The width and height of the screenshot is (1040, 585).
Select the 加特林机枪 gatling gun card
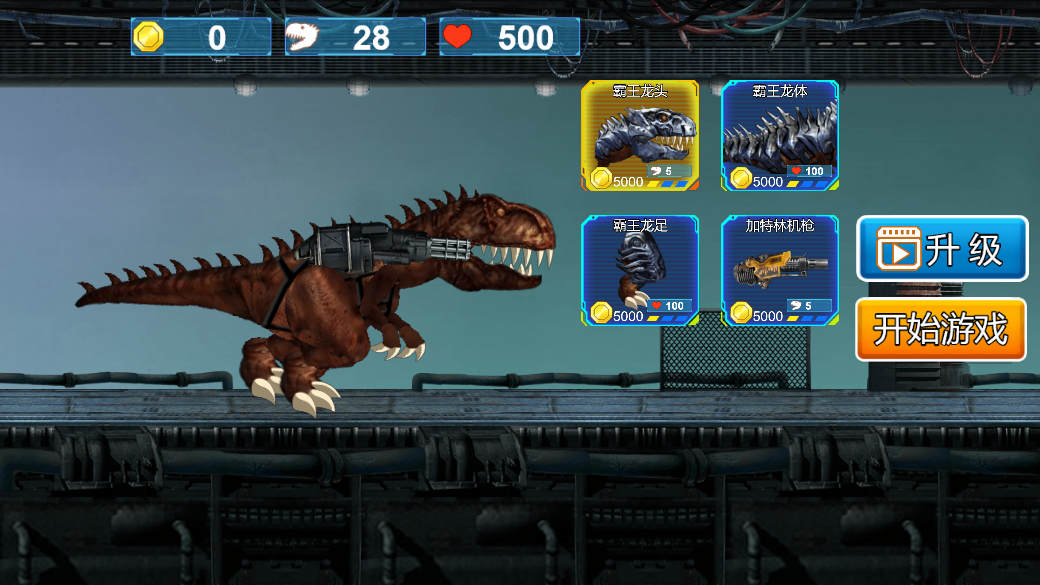coord(780,271)
